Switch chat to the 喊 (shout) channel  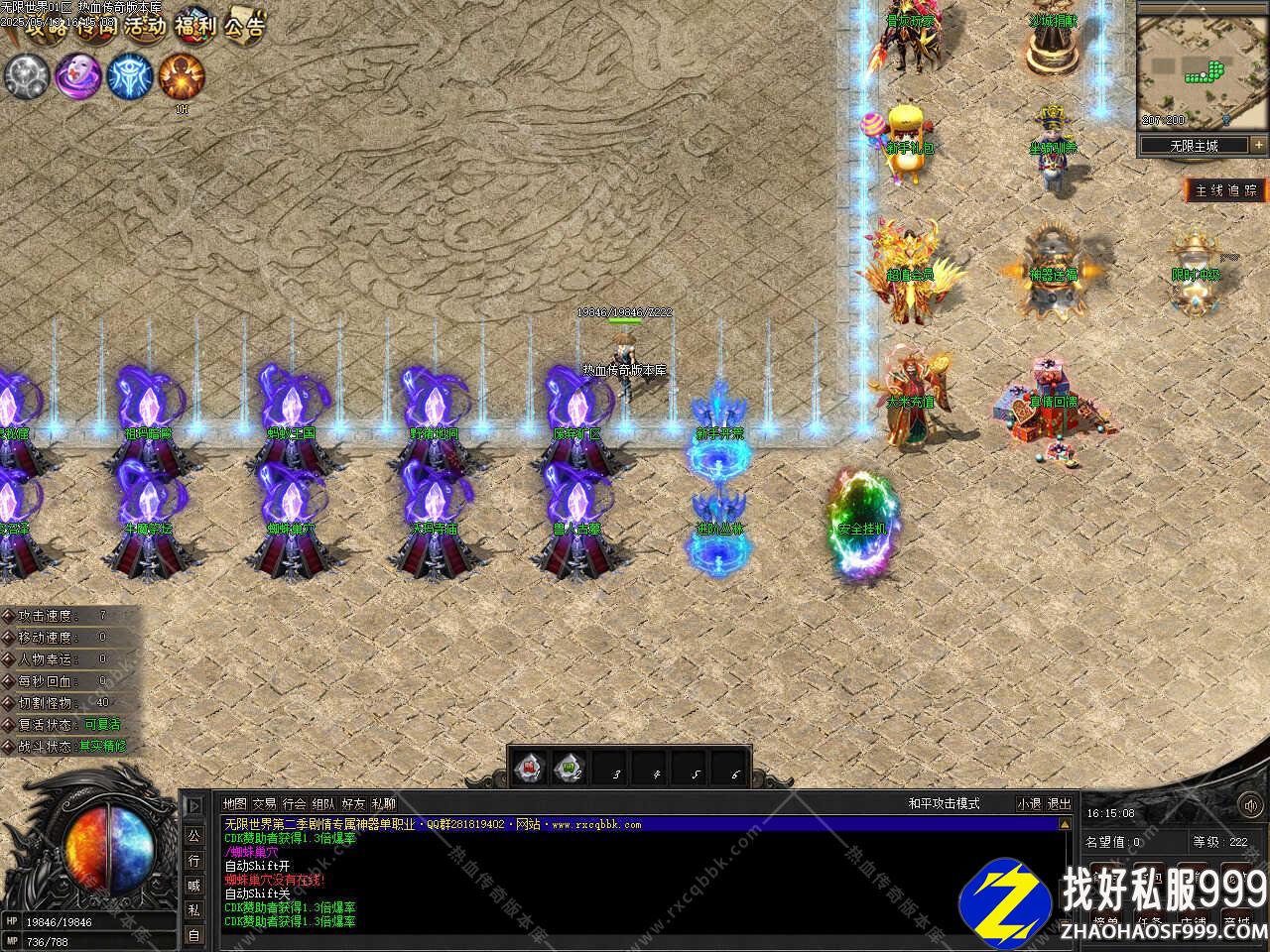click(193, 885)
